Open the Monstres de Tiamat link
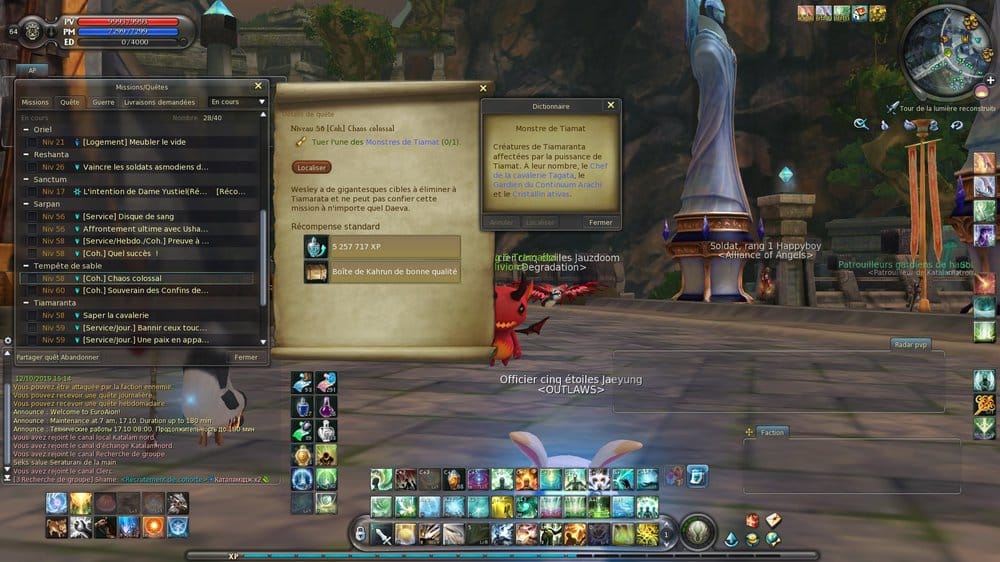Image resolution: width=1000 pixels, height=562 pixels. [405, 142]
